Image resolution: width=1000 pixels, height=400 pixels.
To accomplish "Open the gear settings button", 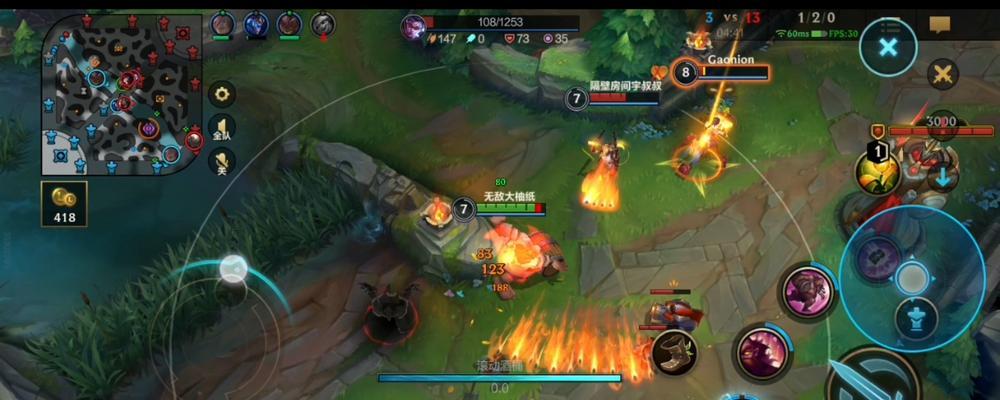I will (x=222, y=94).
